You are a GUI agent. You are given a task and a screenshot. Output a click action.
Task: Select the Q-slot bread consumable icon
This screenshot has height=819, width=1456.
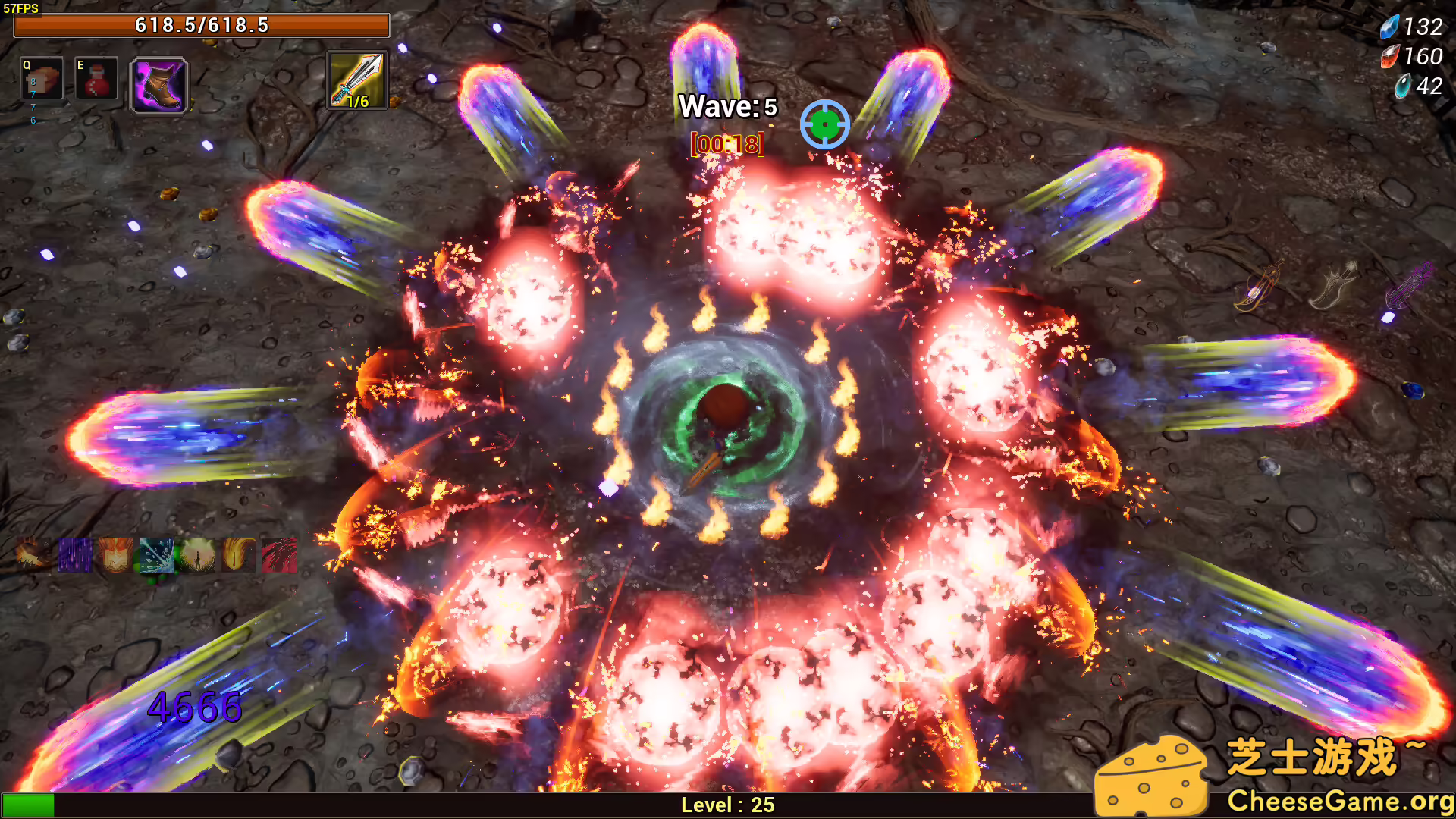pos(42,79)
